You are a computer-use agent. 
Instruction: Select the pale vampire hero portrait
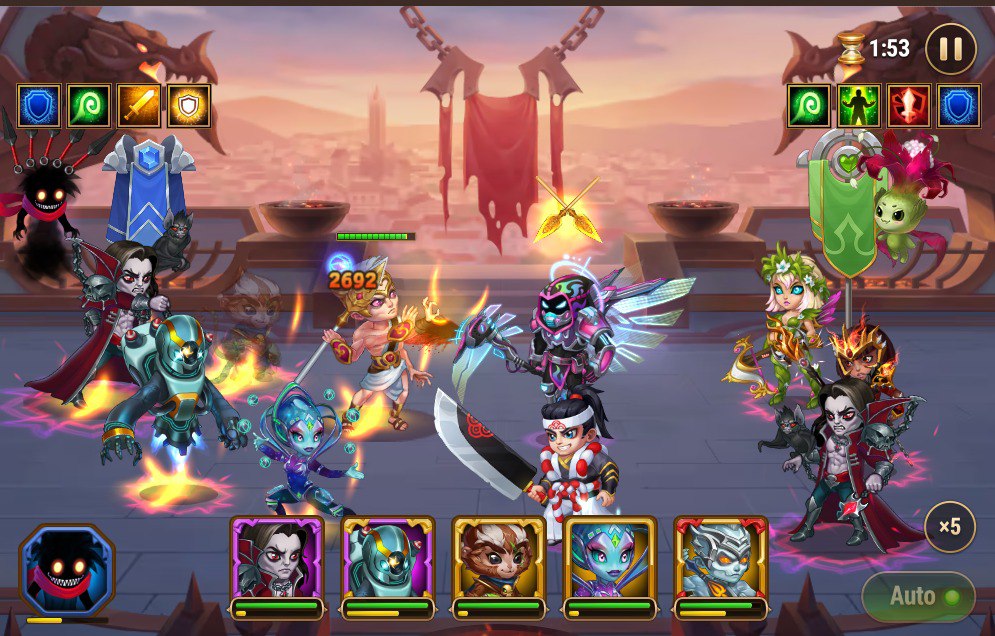277,561
